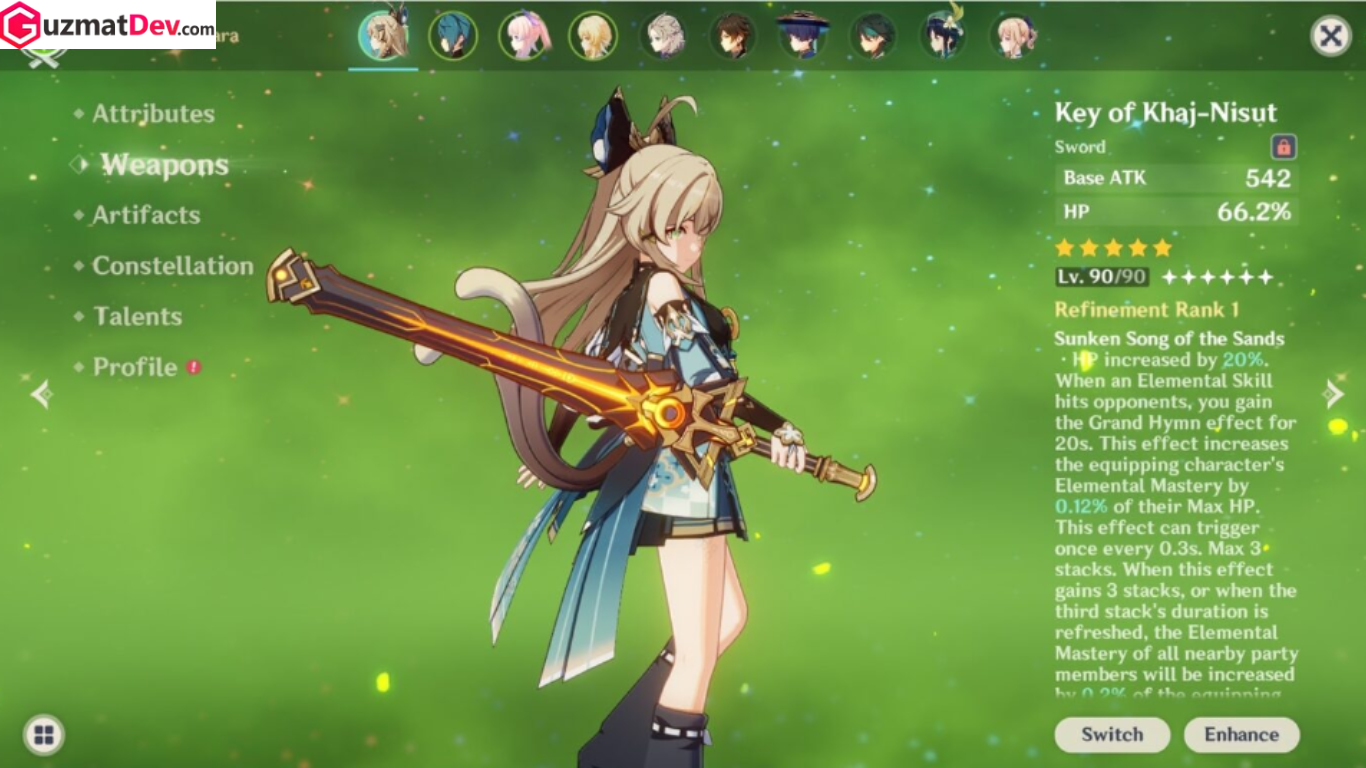1366x768 pixels.
Task: Go to the next character with right arrow
Action: [x=1334, y=394]
